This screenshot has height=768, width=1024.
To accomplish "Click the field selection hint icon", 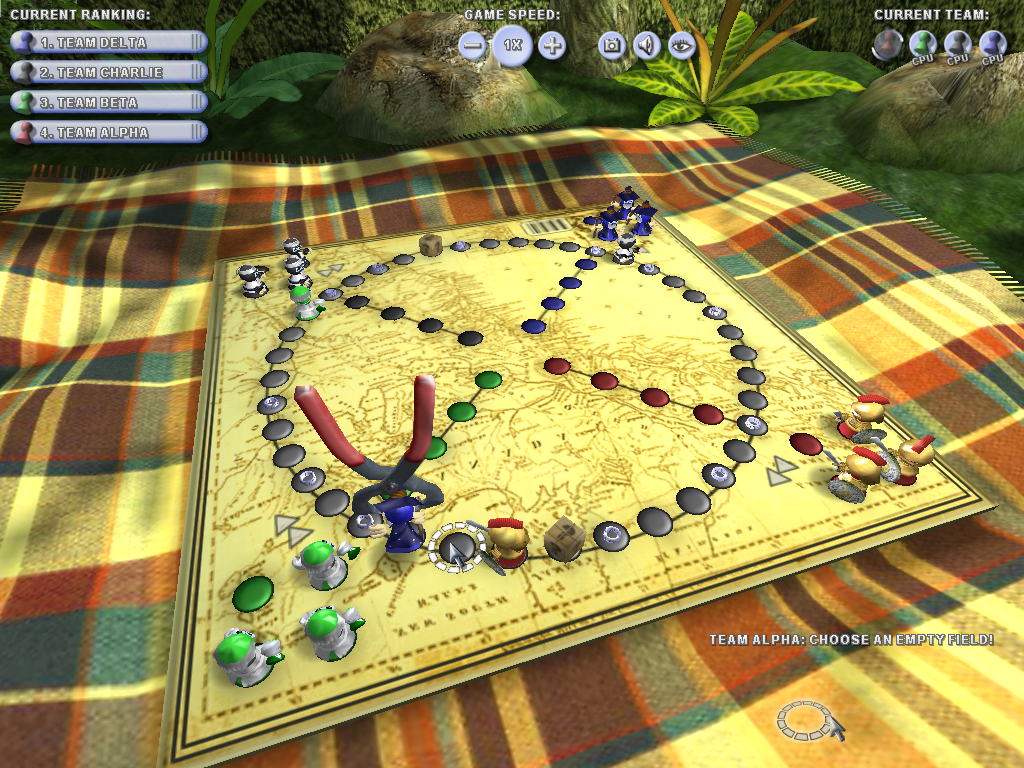I will click(803, 719).
